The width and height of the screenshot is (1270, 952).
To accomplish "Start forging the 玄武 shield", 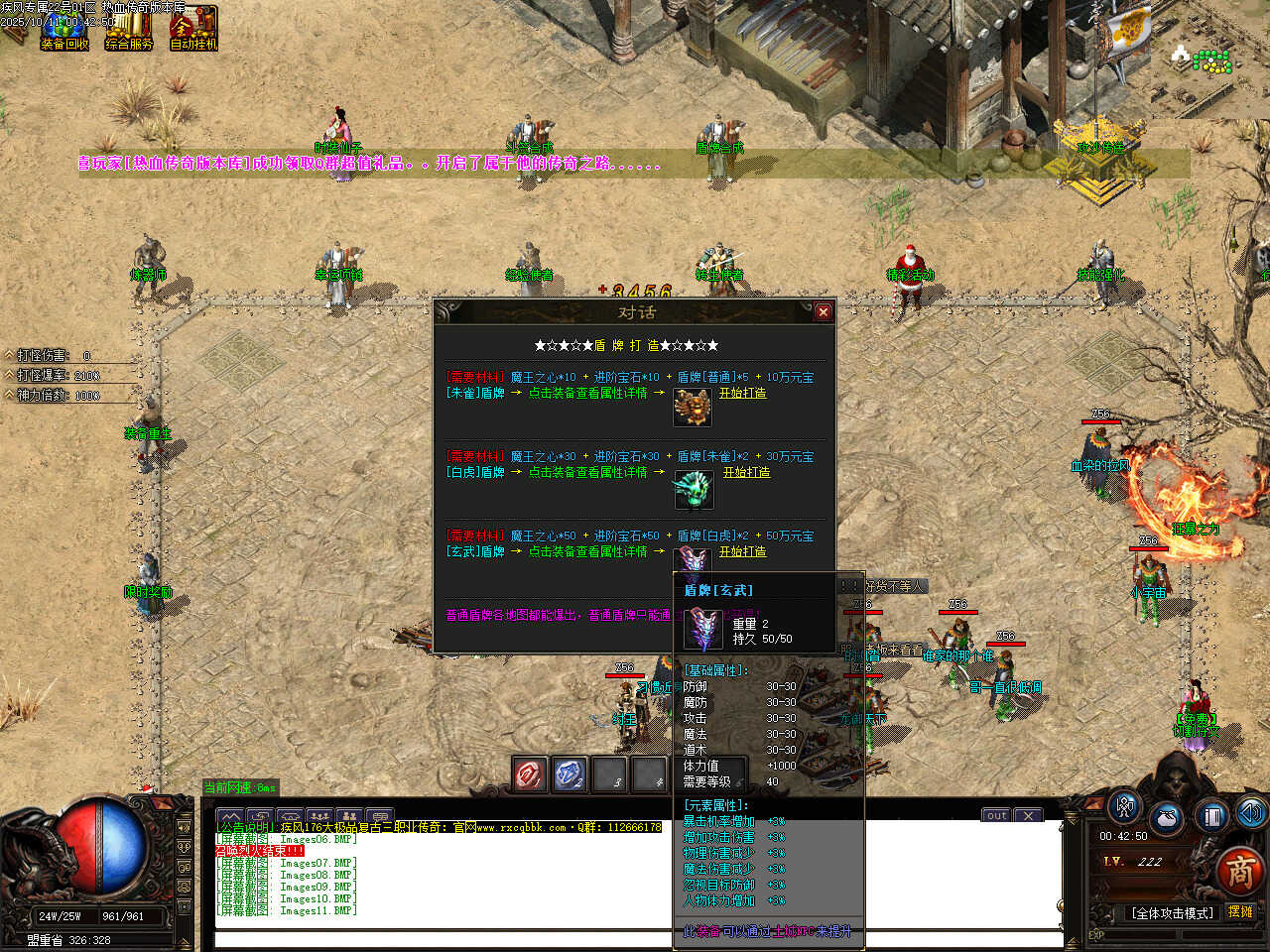I will (742, 551).
